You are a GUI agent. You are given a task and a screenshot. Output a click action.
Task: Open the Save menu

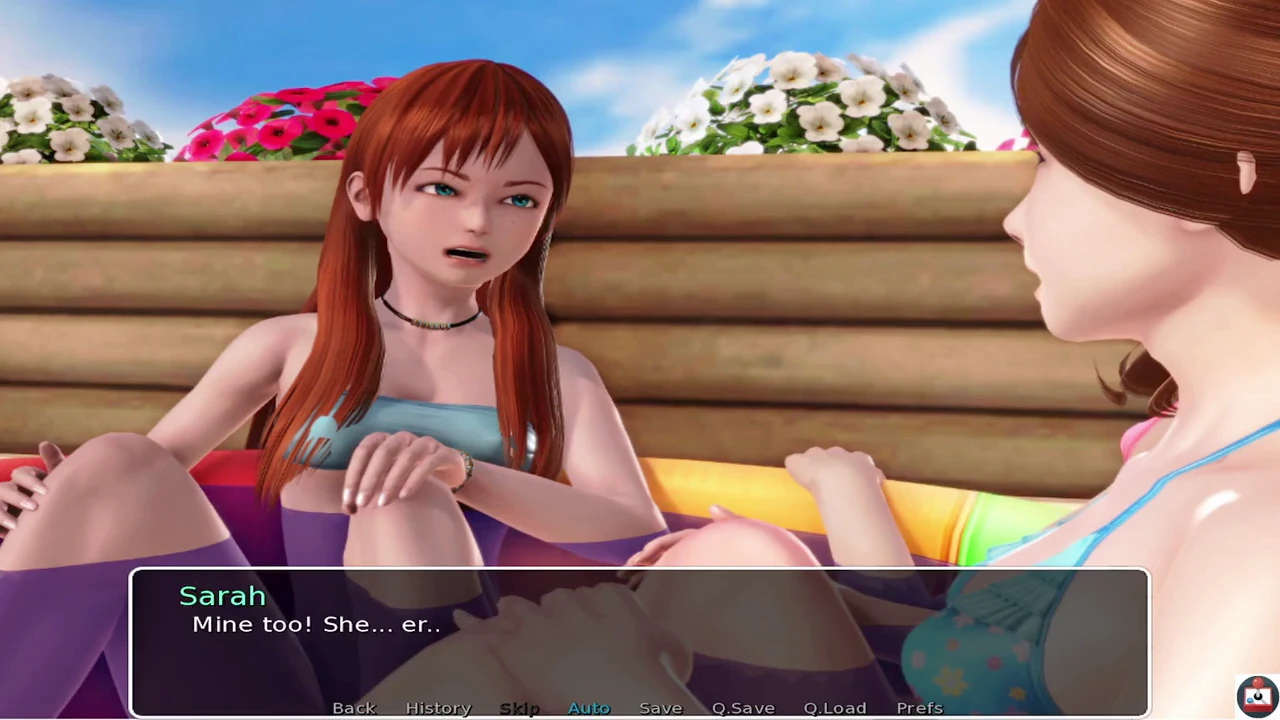660,708
